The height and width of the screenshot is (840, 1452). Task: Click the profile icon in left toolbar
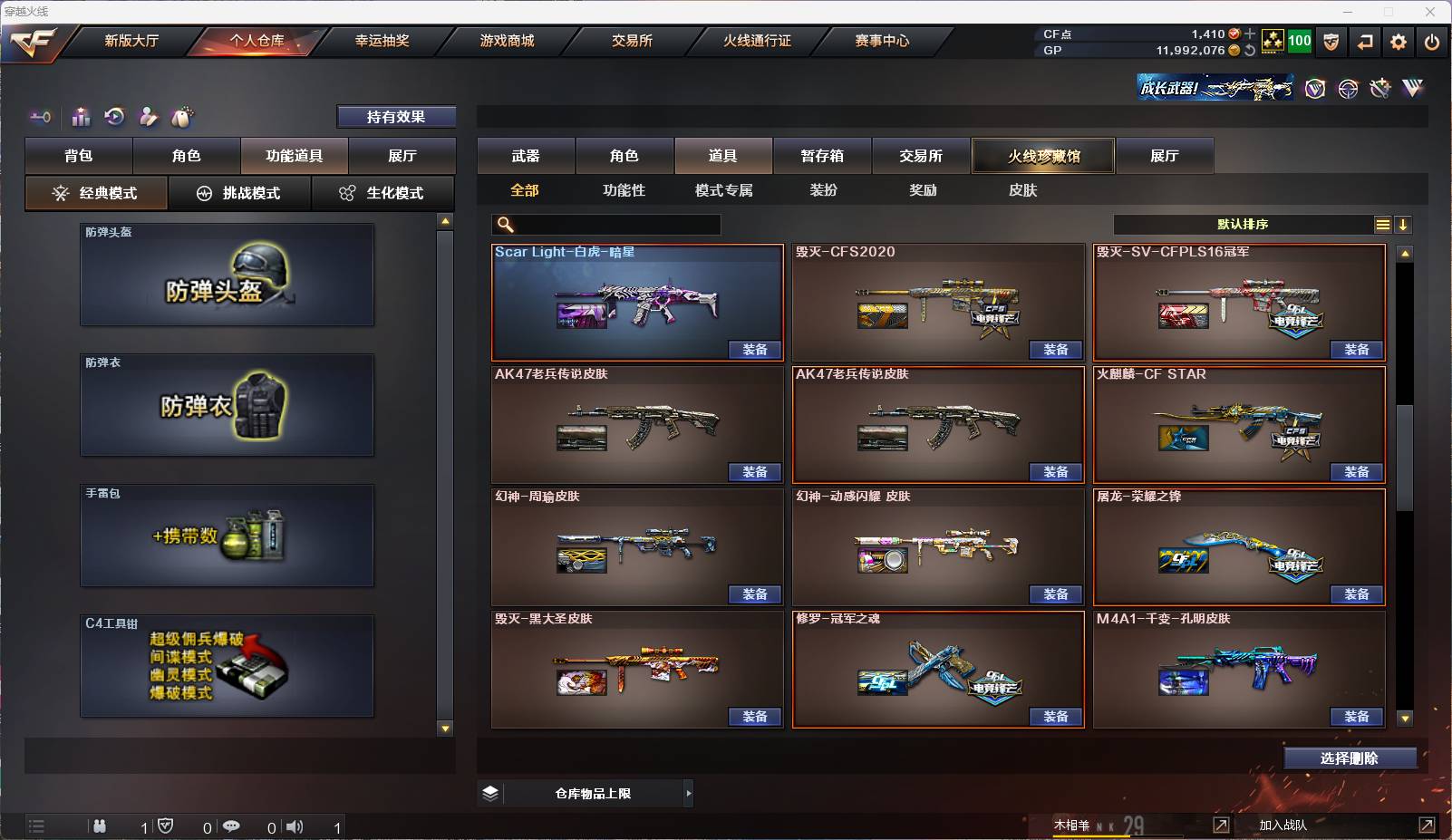click(148, 117)
